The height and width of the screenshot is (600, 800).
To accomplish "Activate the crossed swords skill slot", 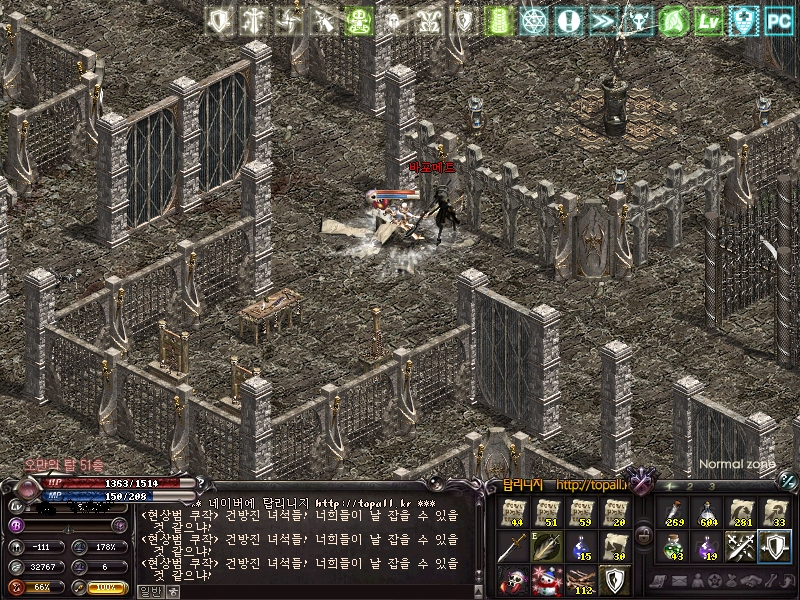I will (x=741, y=547).
